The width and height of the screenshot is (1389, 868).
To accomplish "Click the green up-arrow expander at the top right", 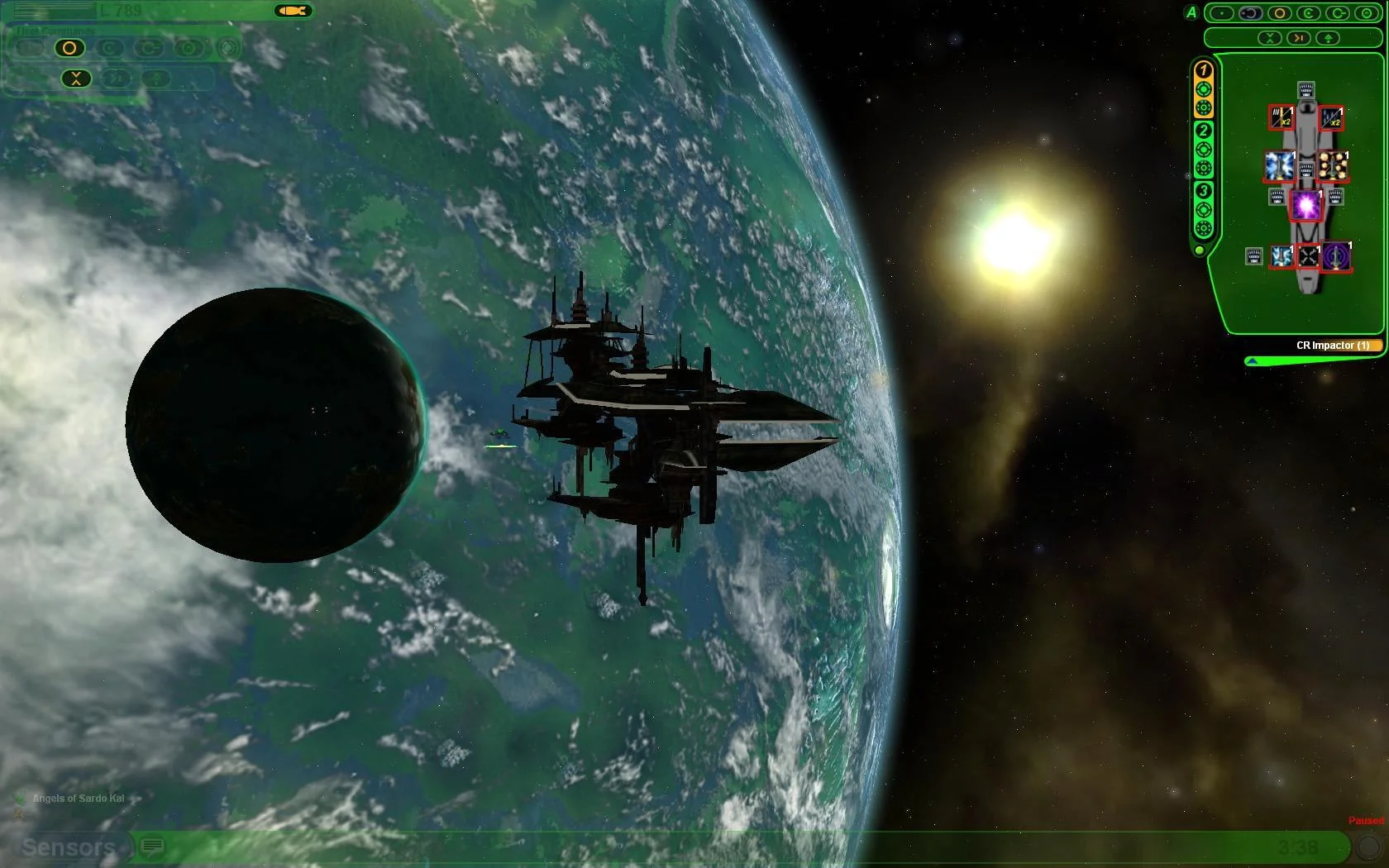I will click(x=1329, y=38).
